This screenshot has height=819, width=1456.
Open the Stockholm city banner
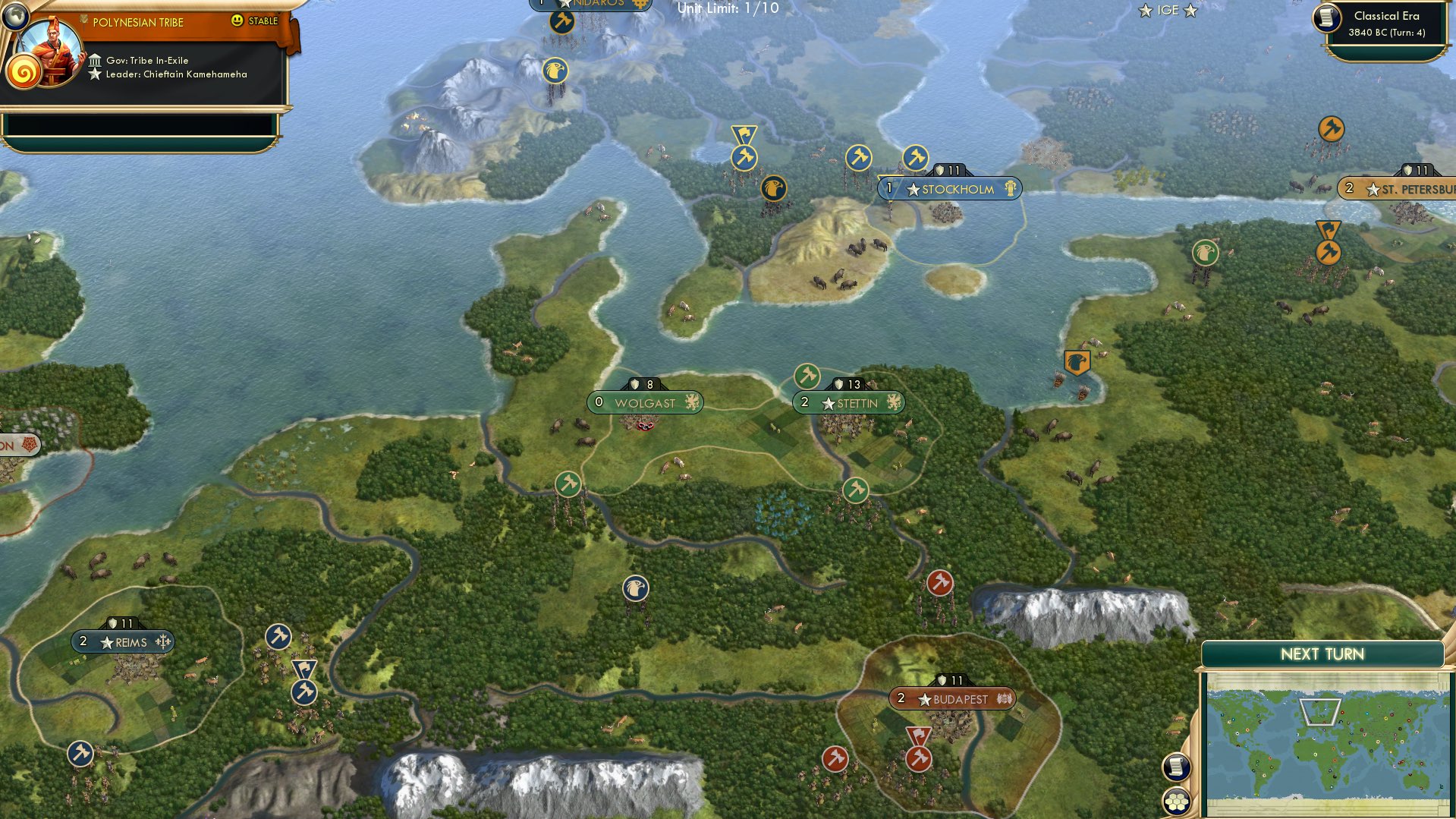(x=951, y=189)
